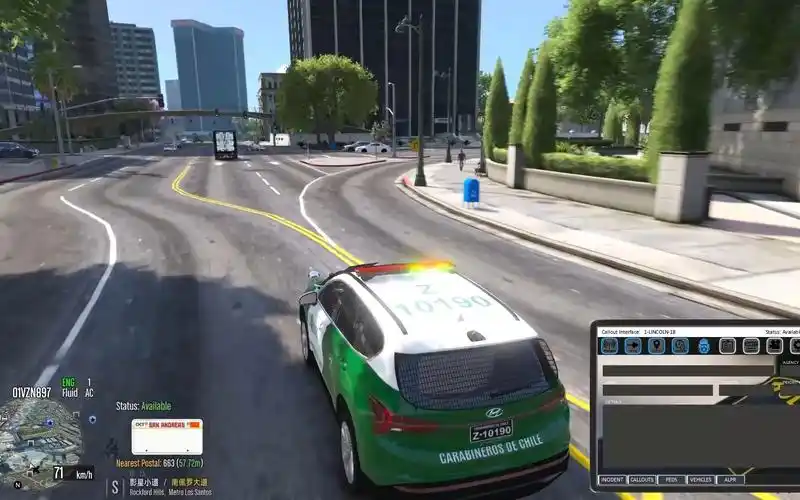Select the Vehicles tab
This screenshot has height=500, width=800.
(x=701, y=480)
